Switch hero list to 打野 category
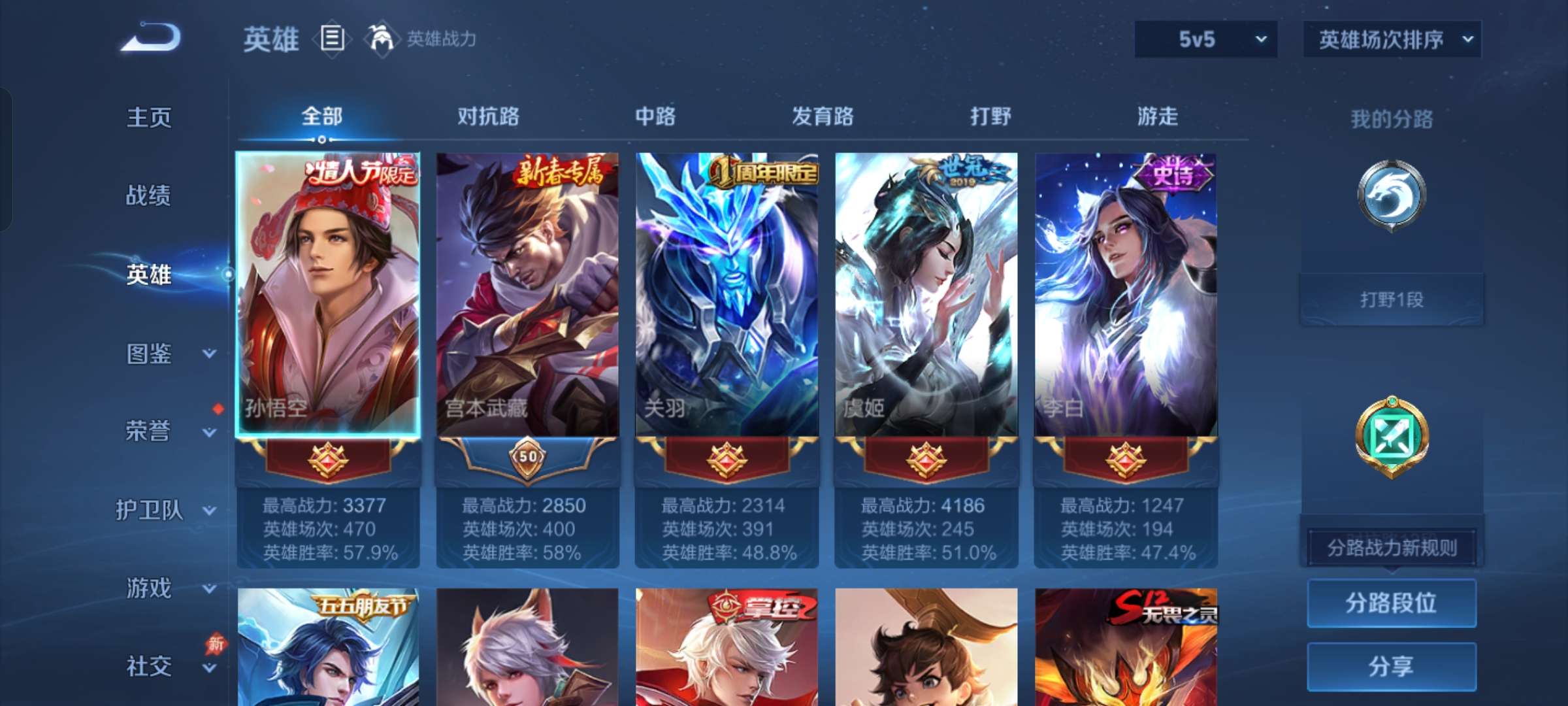The height and width of the screenshot is (706, 1568). click(988, 116)
